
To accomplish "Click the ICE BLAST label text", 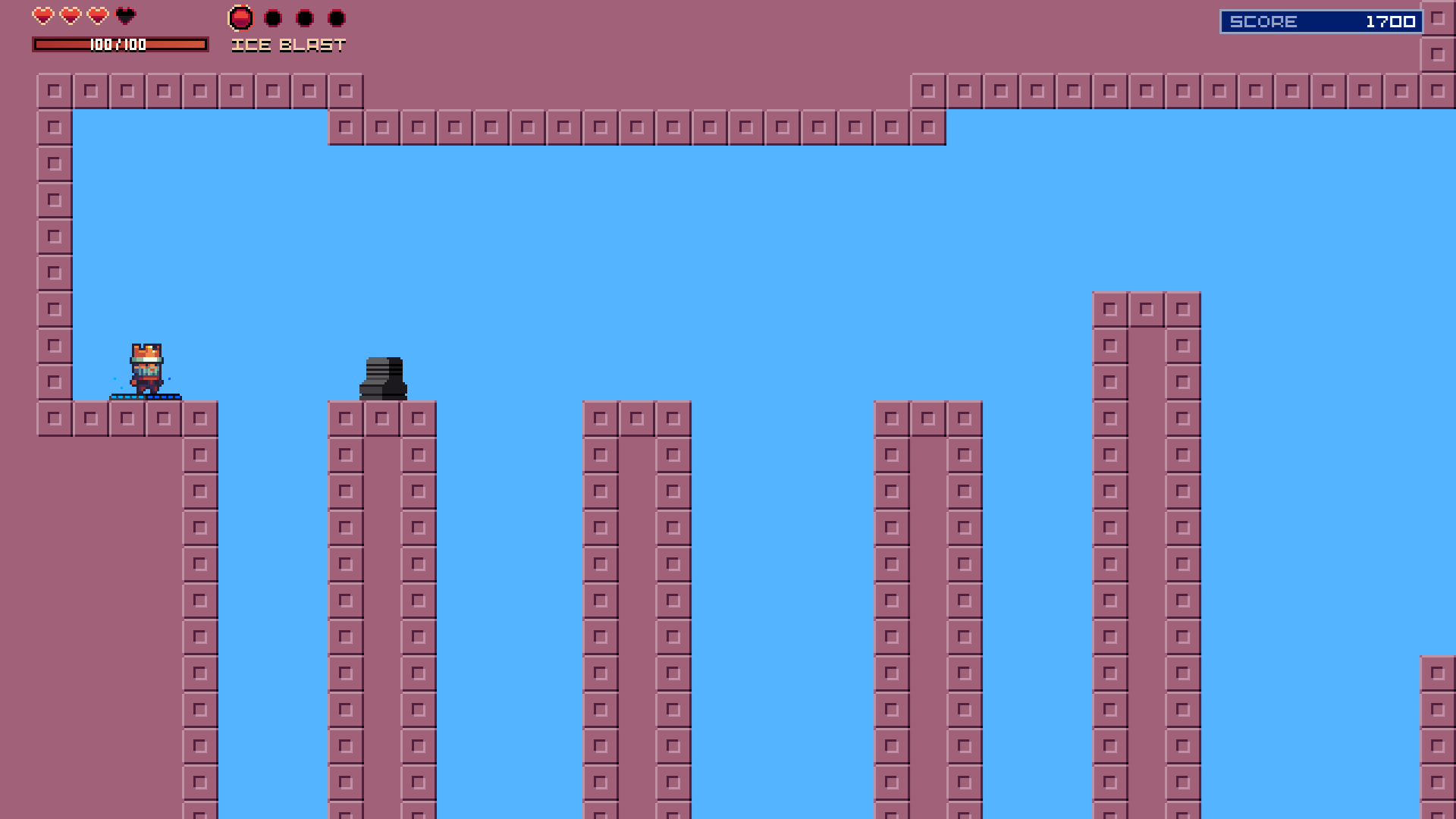I will 288,45.
